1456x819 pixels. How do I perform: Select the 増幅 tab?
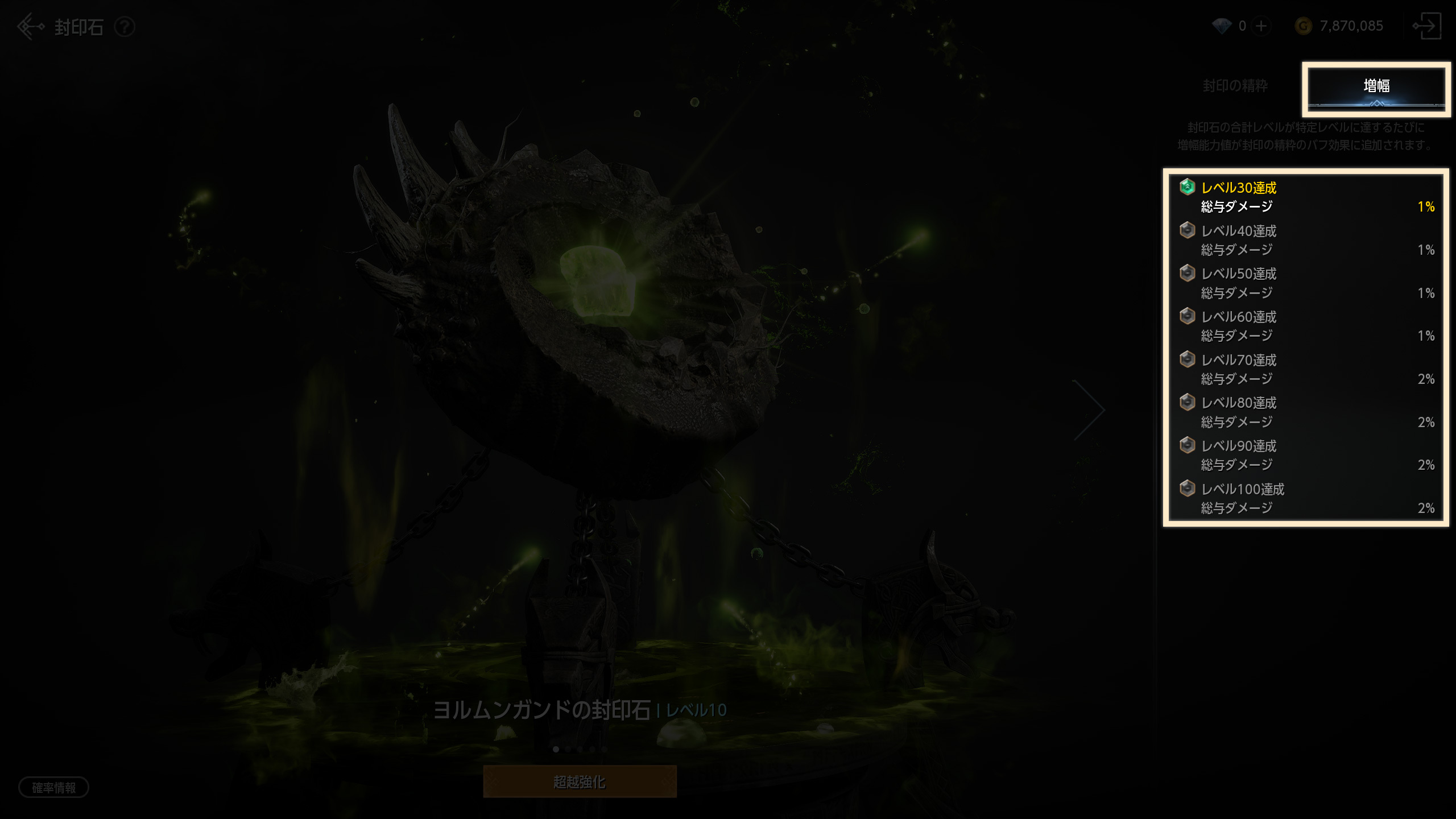tap(1376, 87)
